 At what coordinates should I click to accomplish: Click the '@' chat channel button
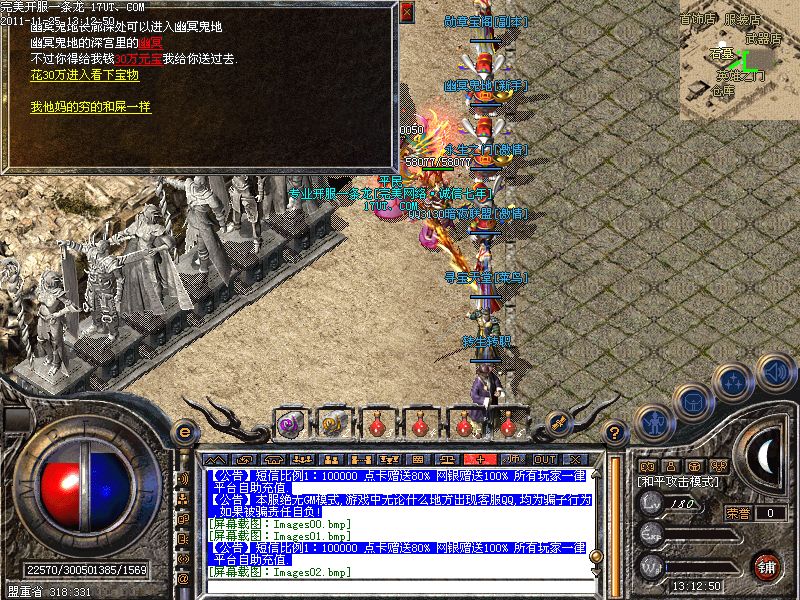(x=184, y=580)
